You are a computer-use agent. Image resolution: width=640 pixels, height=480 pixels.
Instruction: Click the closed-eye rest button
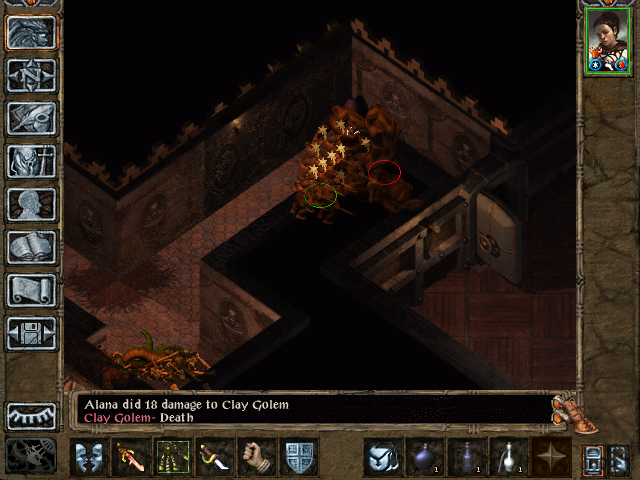click(31, 415)
